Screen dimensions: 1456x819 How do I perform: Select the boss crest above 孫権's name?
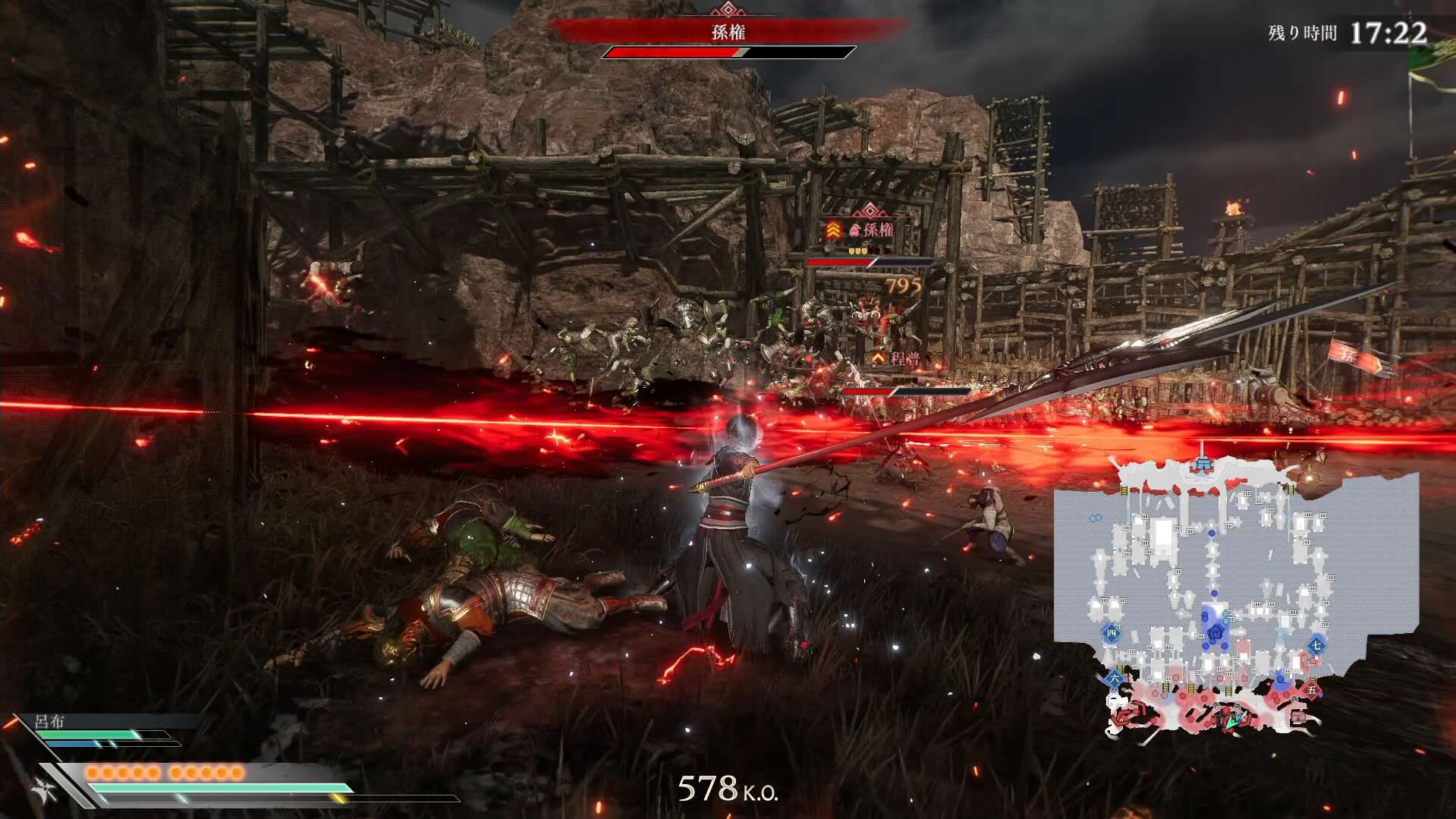(x=727, y=10)
